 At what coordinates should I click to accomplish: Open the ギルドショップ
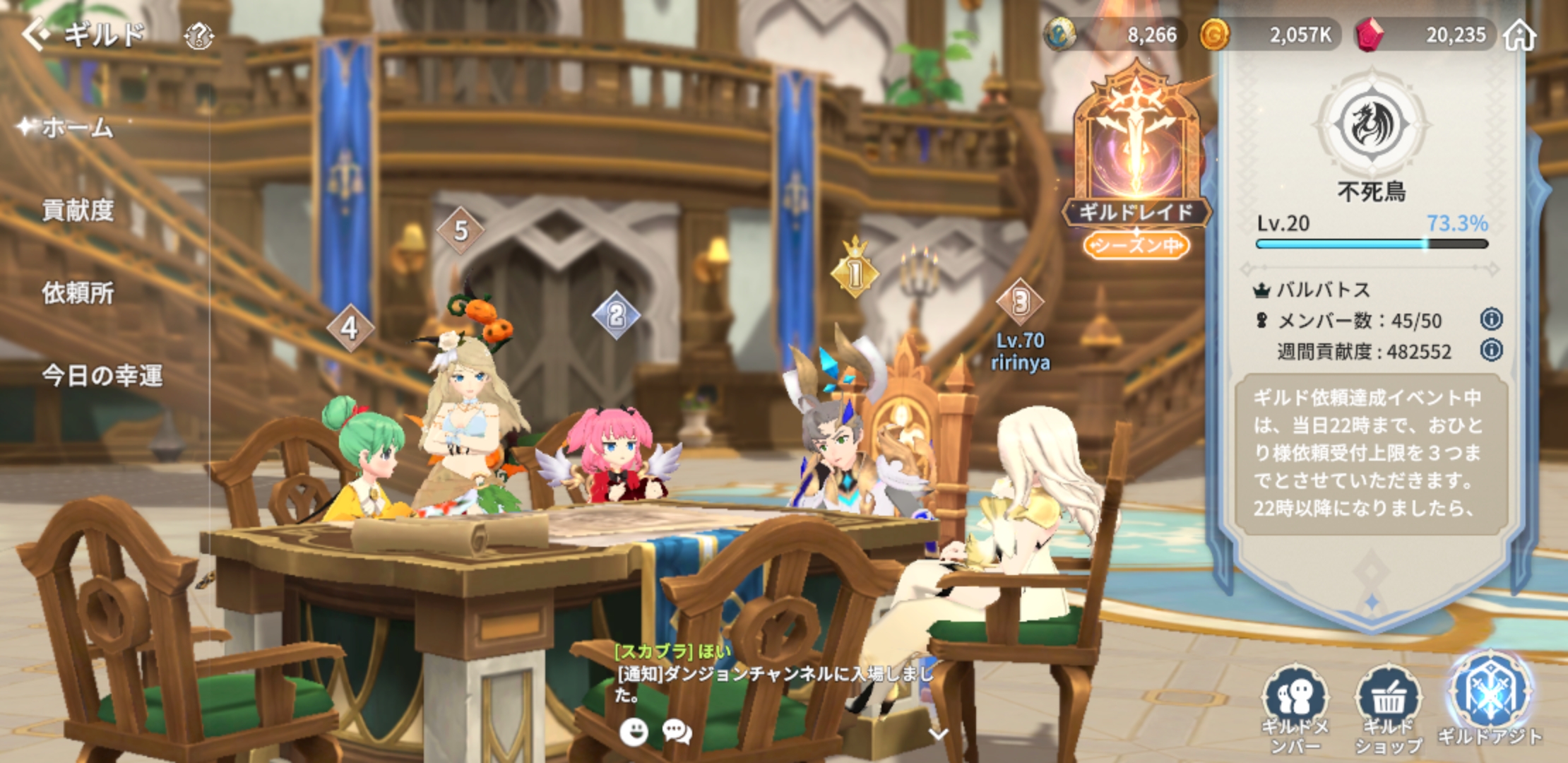(x=1388, y=706)
